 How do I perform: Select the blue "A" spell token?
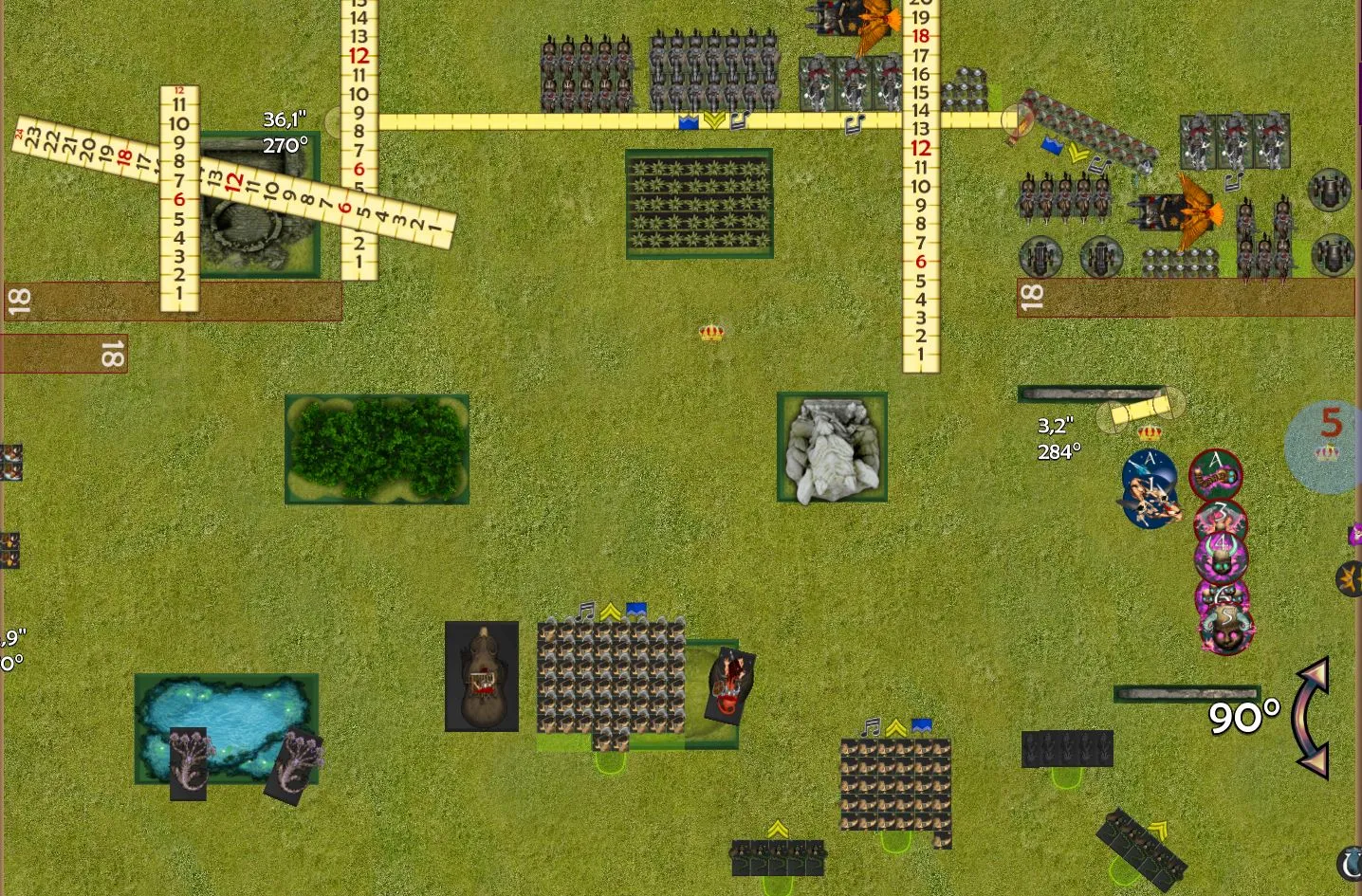[x=1150, y=487]
